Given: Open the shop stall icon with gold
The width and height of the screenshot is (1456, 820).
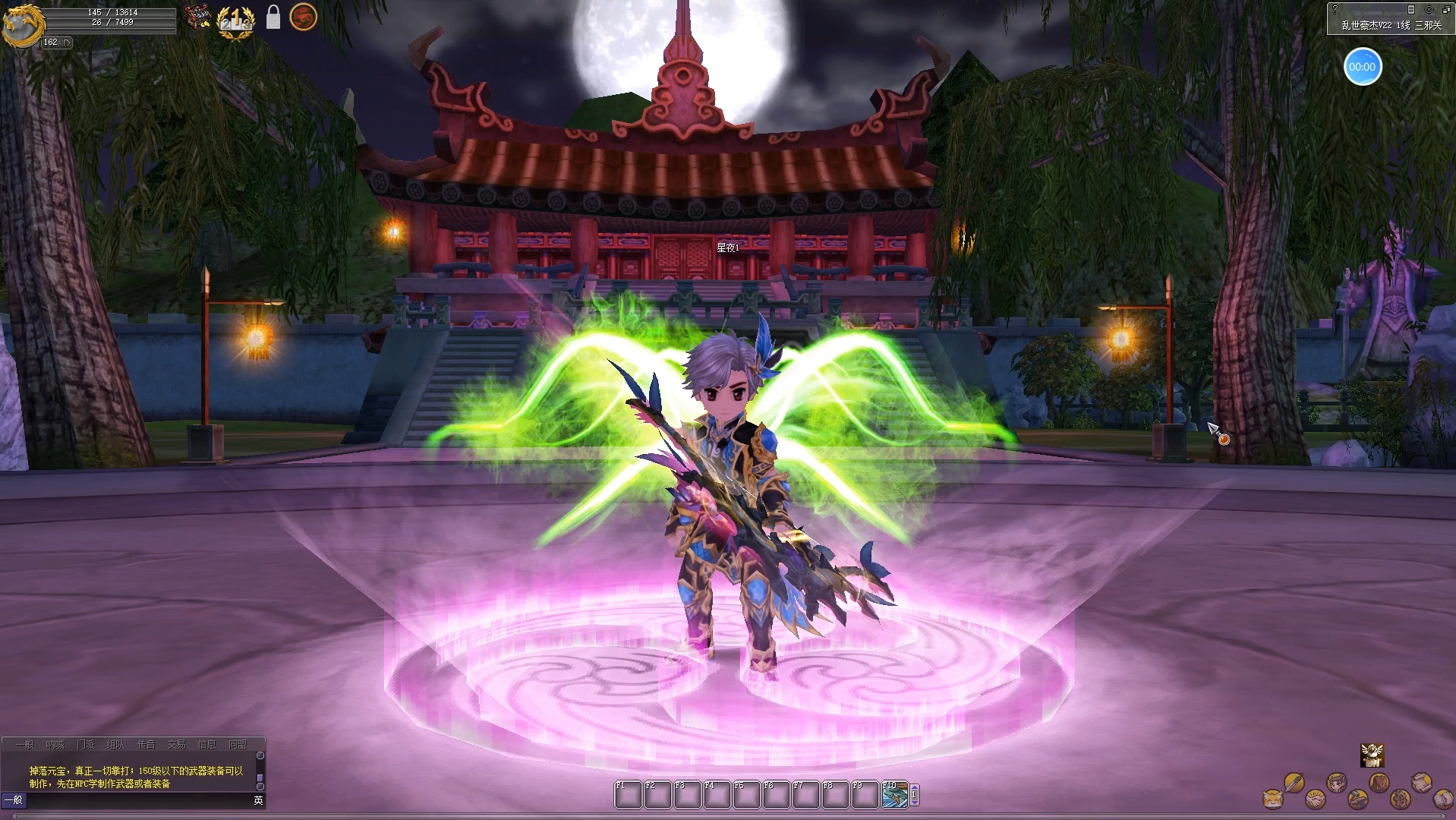Looking at the screenshot, I should (x=197, y=17).
